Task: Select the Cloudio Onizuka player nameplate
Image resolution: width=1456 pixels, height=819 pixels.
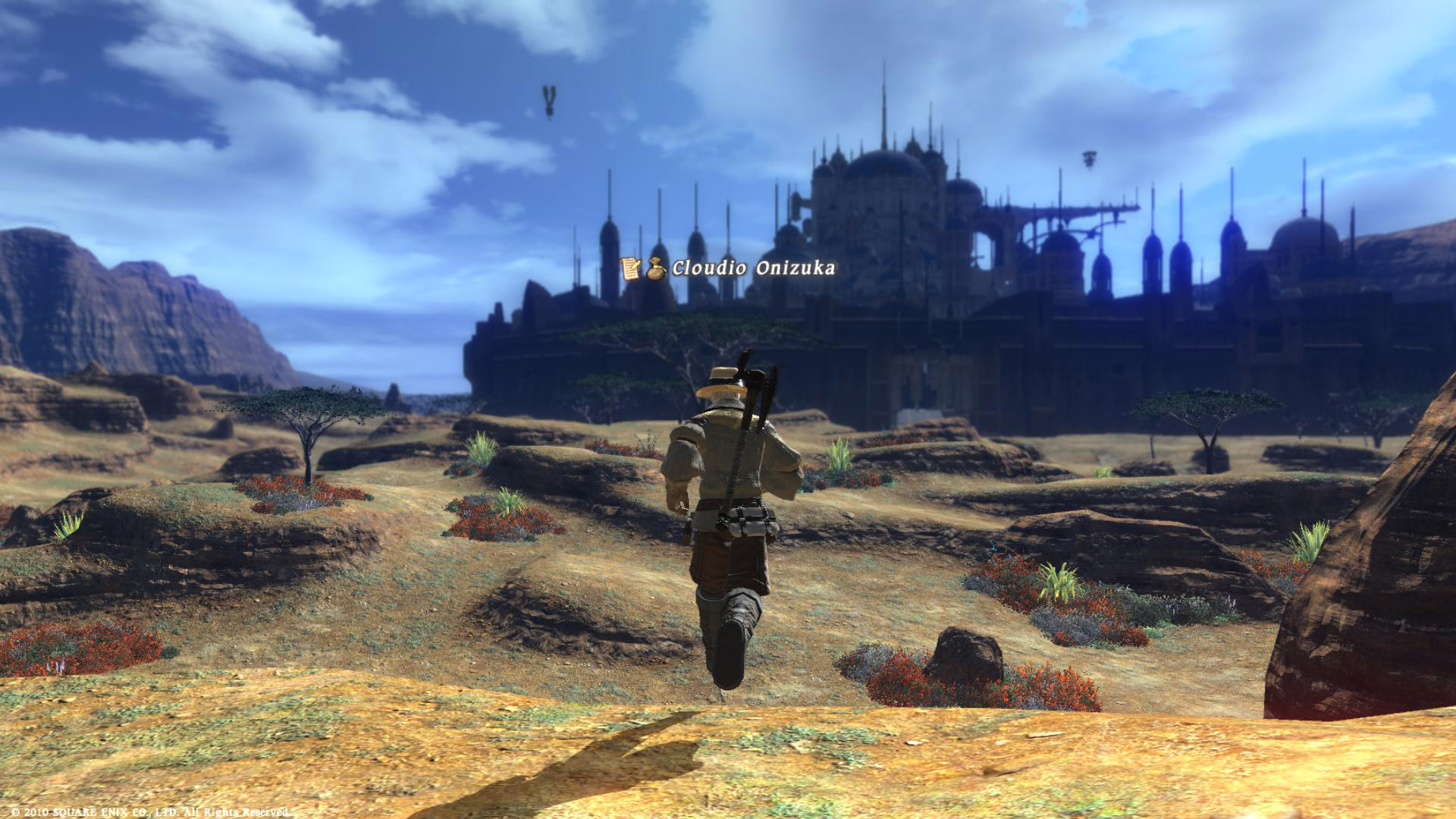Action: pyautogui.click(x=752, y=268)
